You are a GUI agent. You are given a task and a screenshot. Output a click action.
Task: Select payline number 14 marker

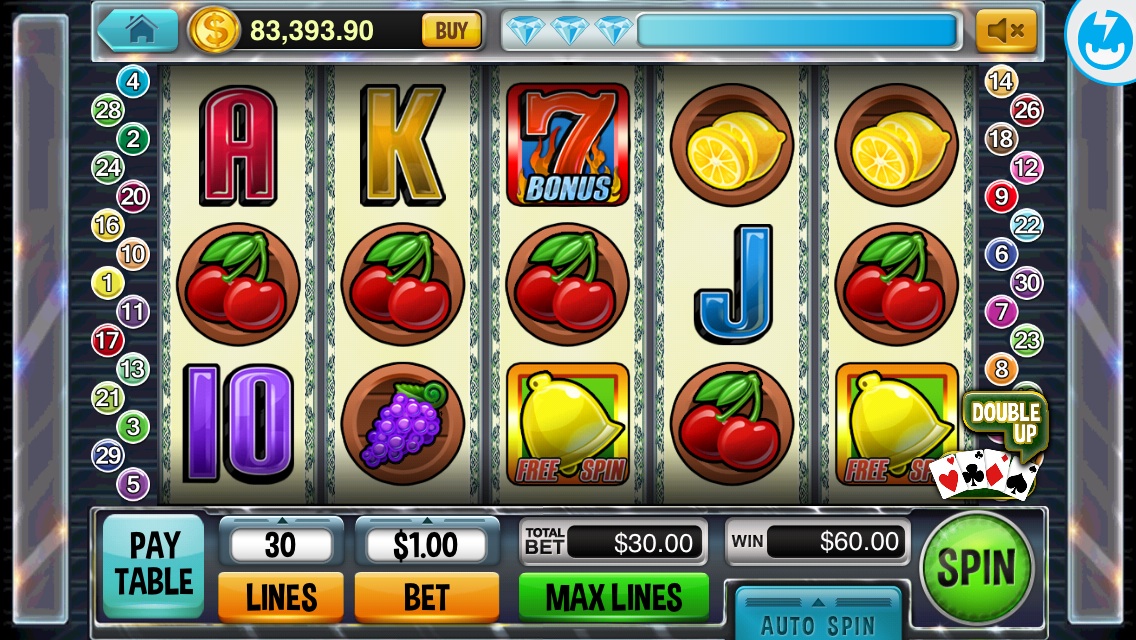1001,81
